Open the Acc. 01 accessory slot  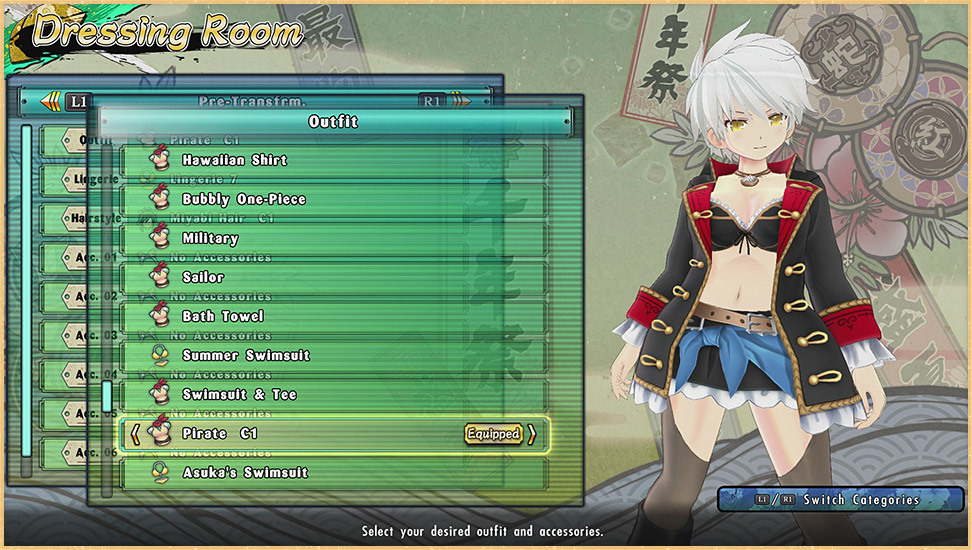[x=85, y=257]
